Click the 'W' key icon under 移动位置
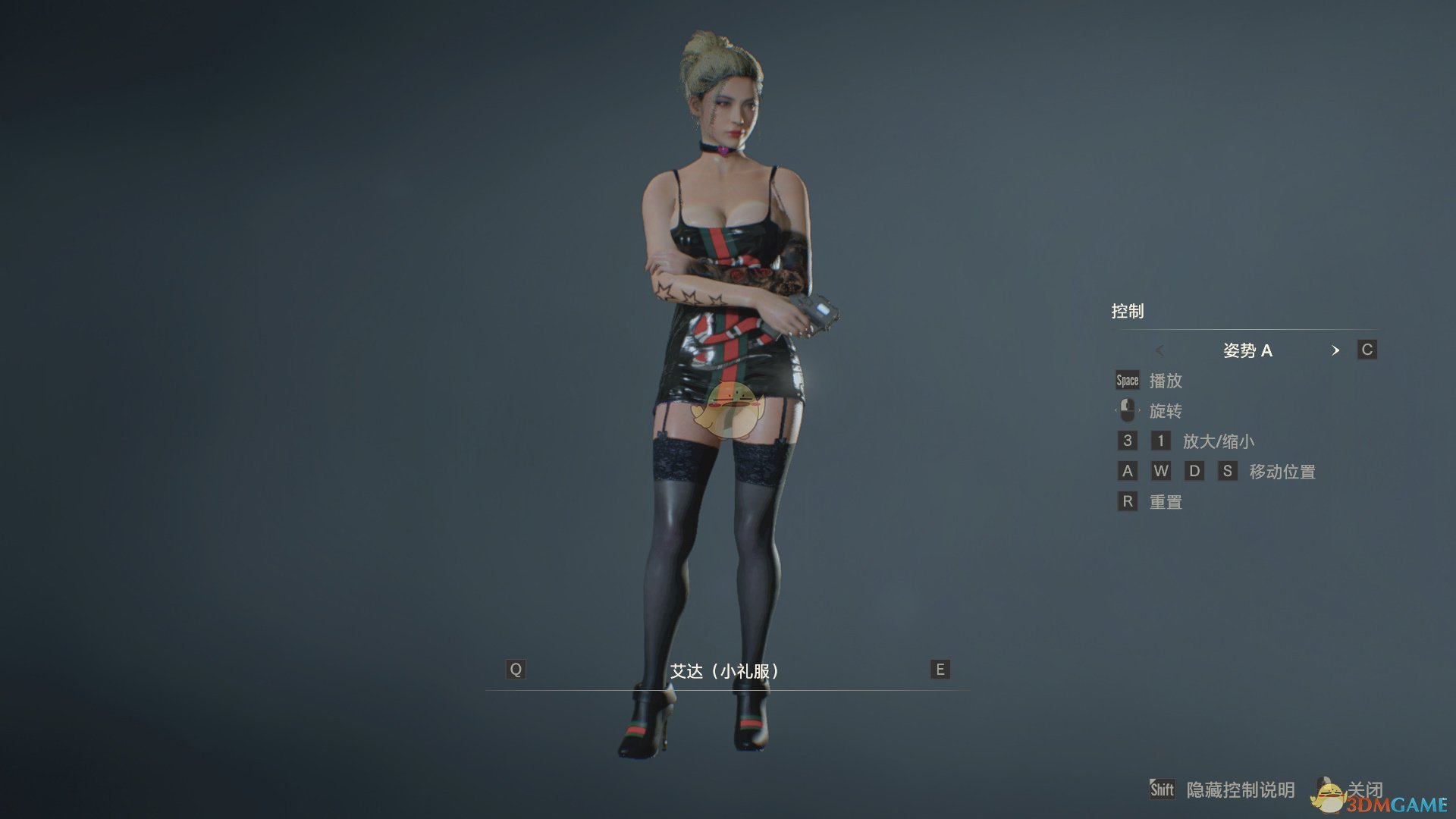This screenshot has height=819, width=1456. (x=1160, y=471)
